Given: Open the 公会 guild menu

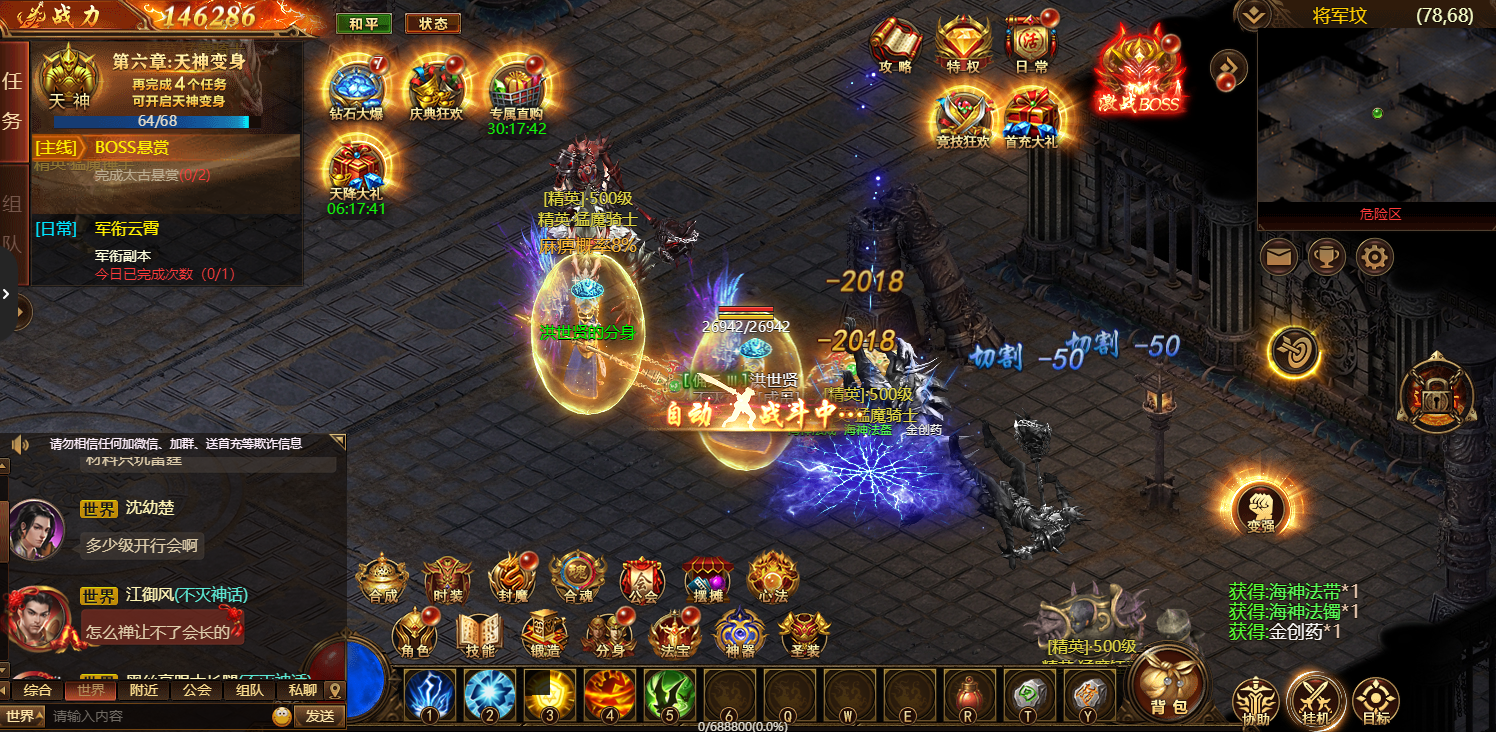Looking at the screenshot, I should click(641, 578).
